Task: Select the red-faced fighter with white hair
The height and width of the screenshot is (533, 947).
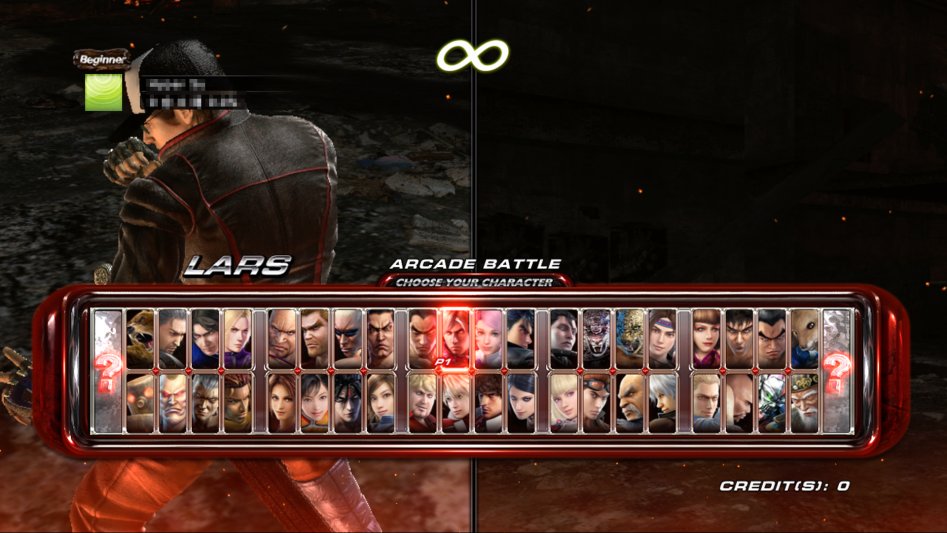Action: coord(173,402)
